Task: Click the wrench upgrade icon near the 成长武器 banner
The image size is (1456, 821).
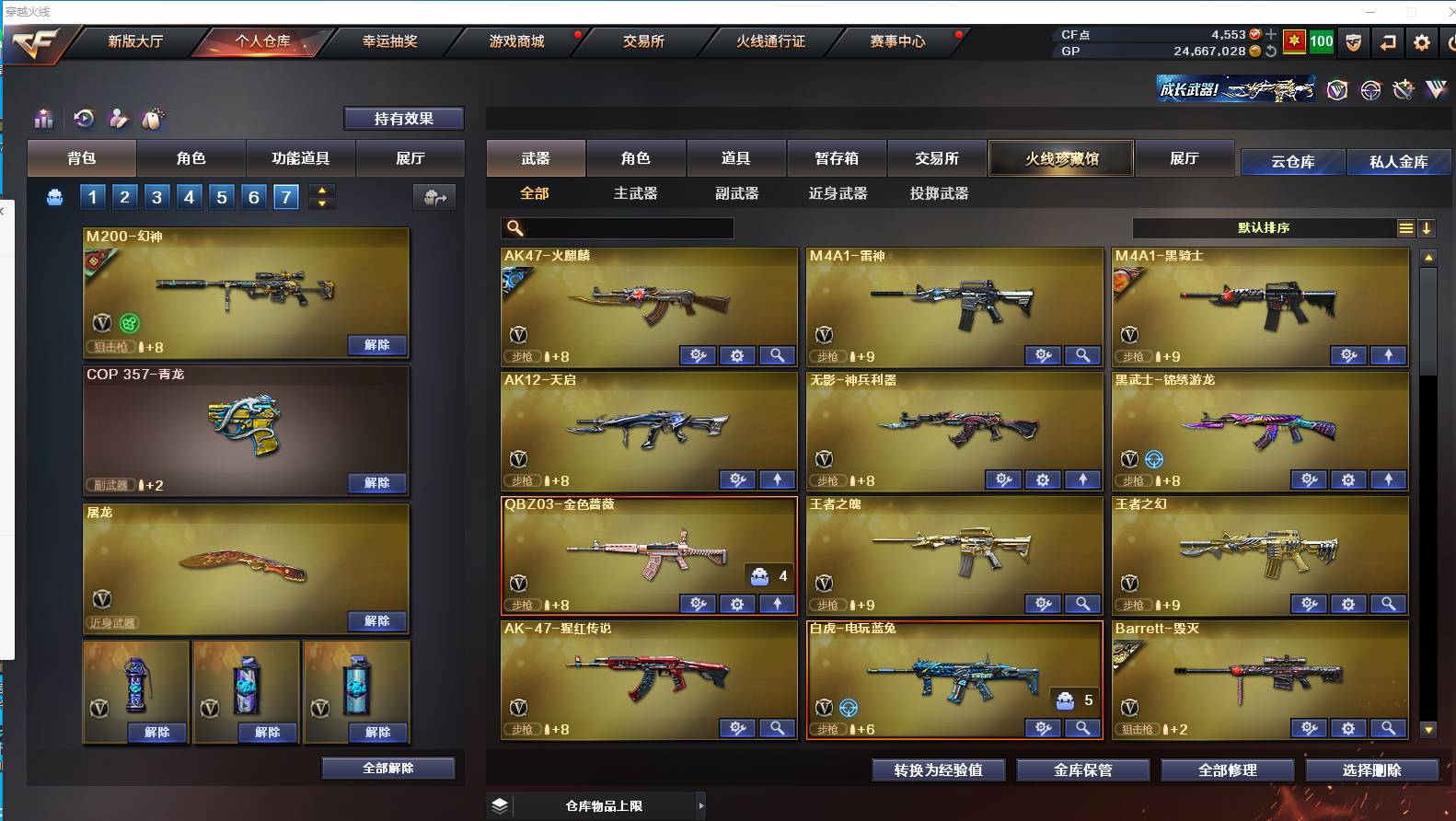Action: point(1404,90)
